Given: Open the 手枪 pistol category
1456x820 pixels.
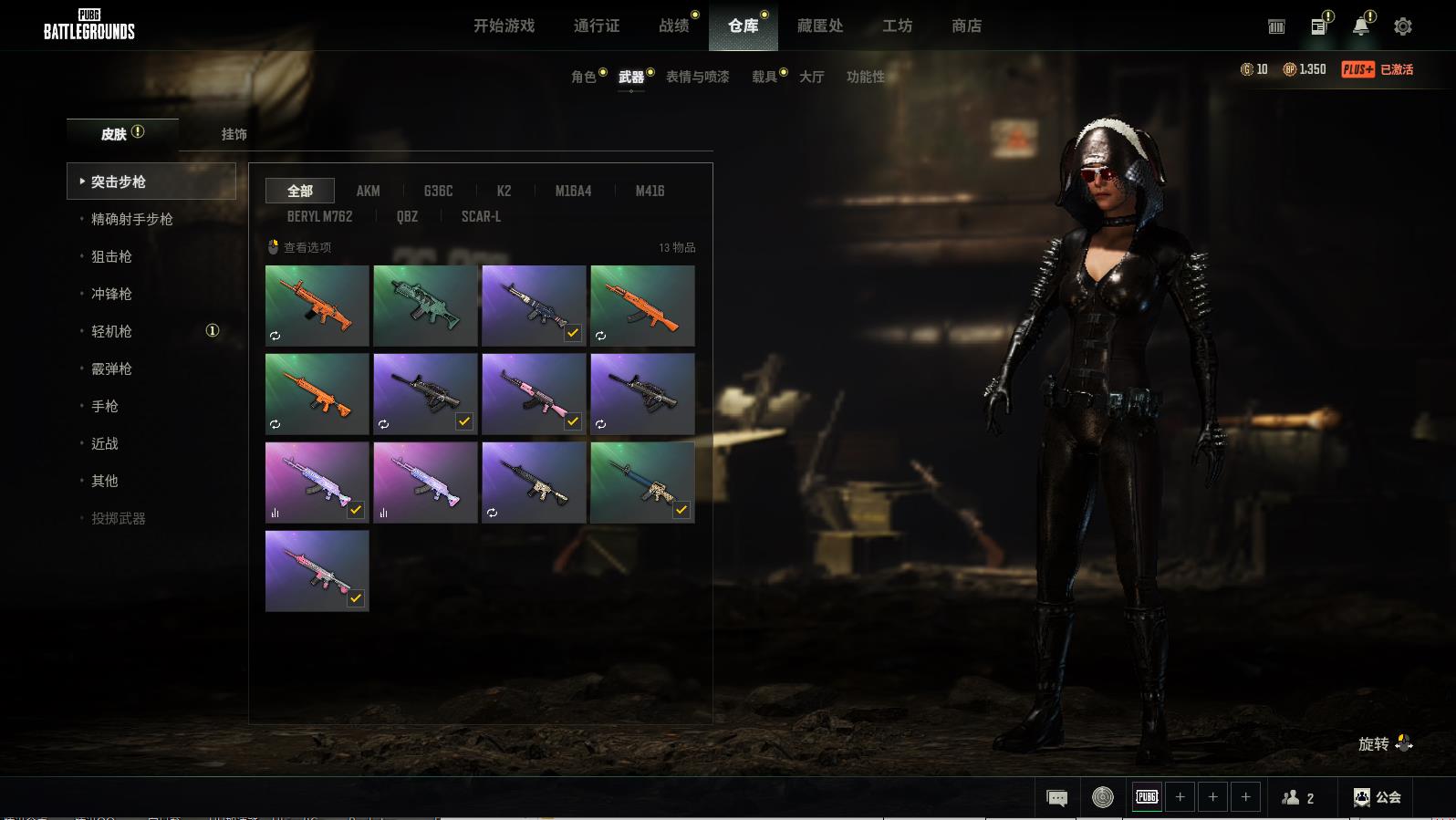Looking at the screenshot, I should click(x=105, y=406).
